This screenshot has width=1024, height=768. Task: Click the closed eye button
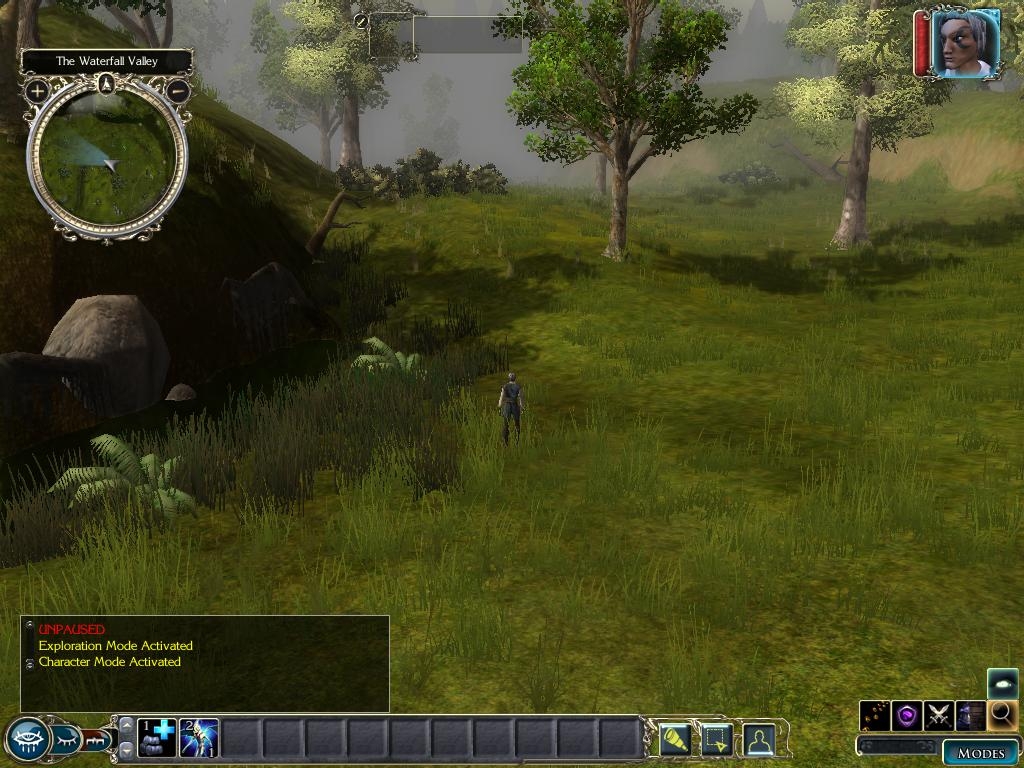(67, 740)
